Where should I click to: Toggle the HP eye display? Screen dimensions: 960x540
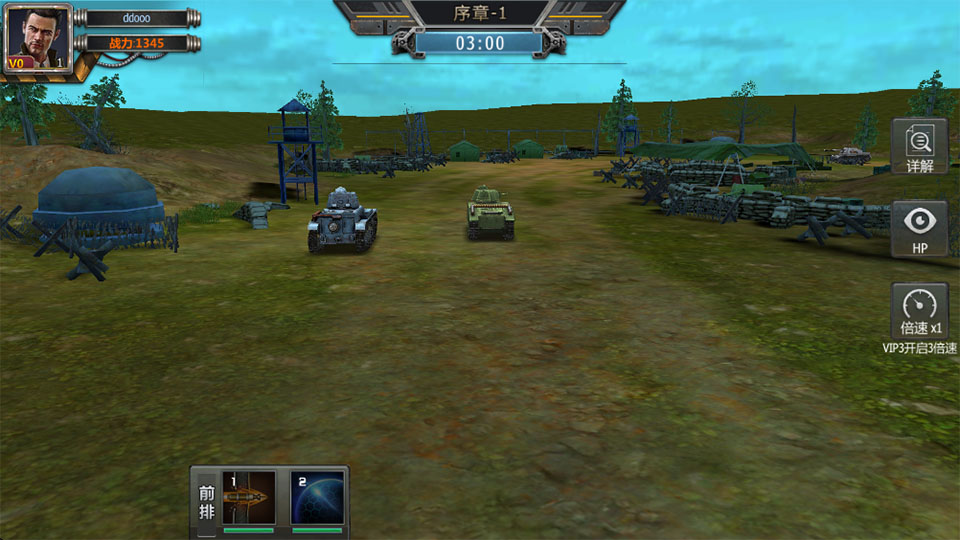[x=919, y=228]
